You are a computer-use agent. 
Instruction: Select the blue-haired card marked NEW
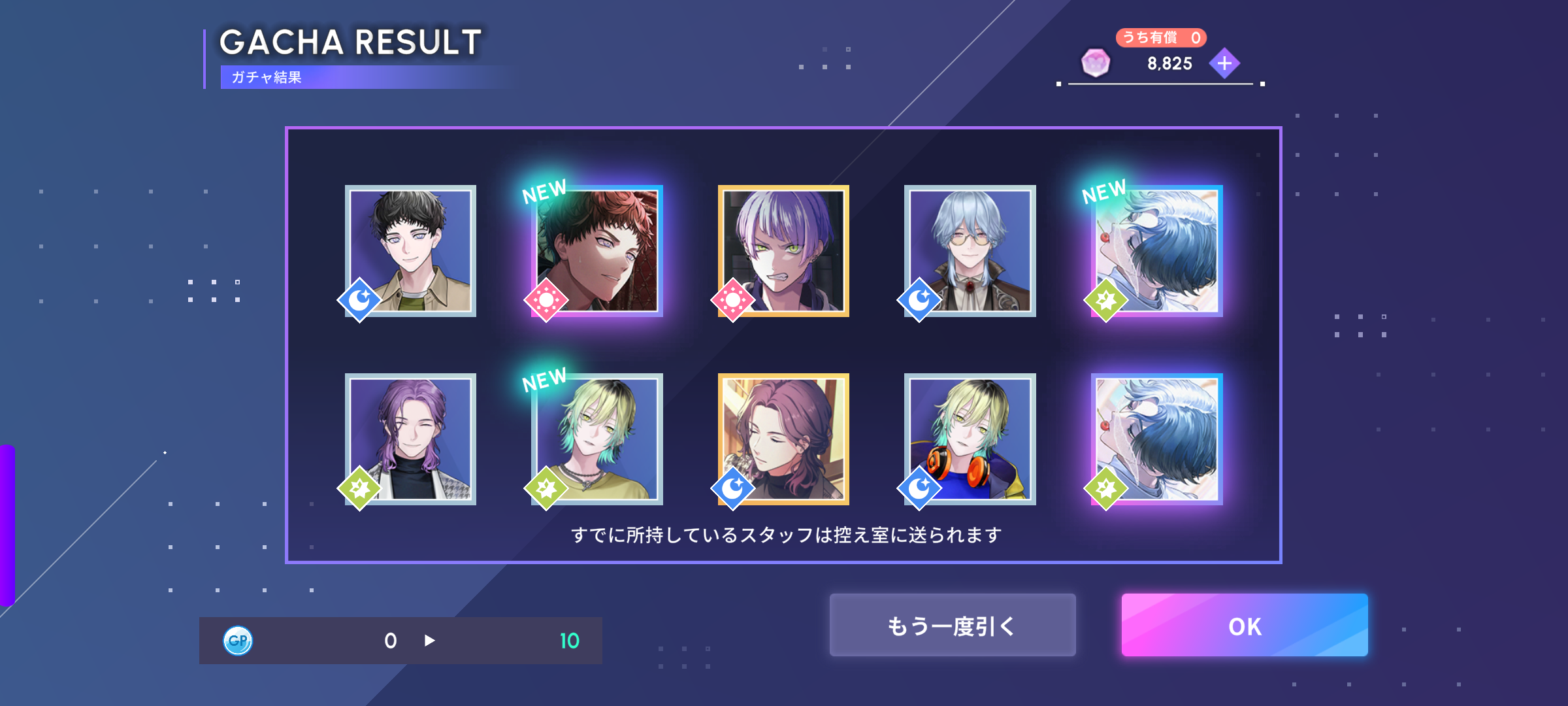(1156, 251)
